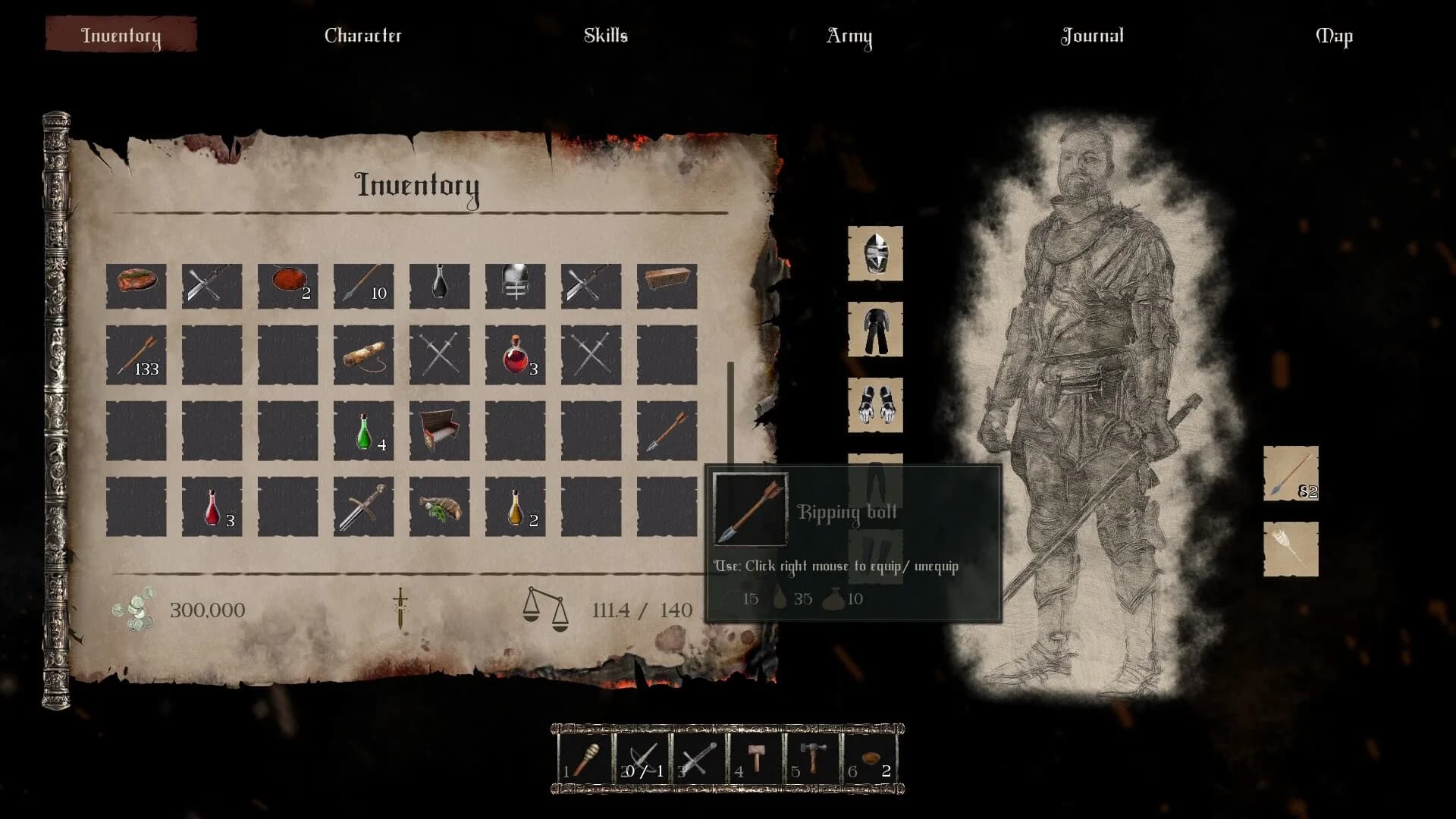1456x819 pixels.
Task: Switch to the Character tab
Action: click(x=362, y=36)
